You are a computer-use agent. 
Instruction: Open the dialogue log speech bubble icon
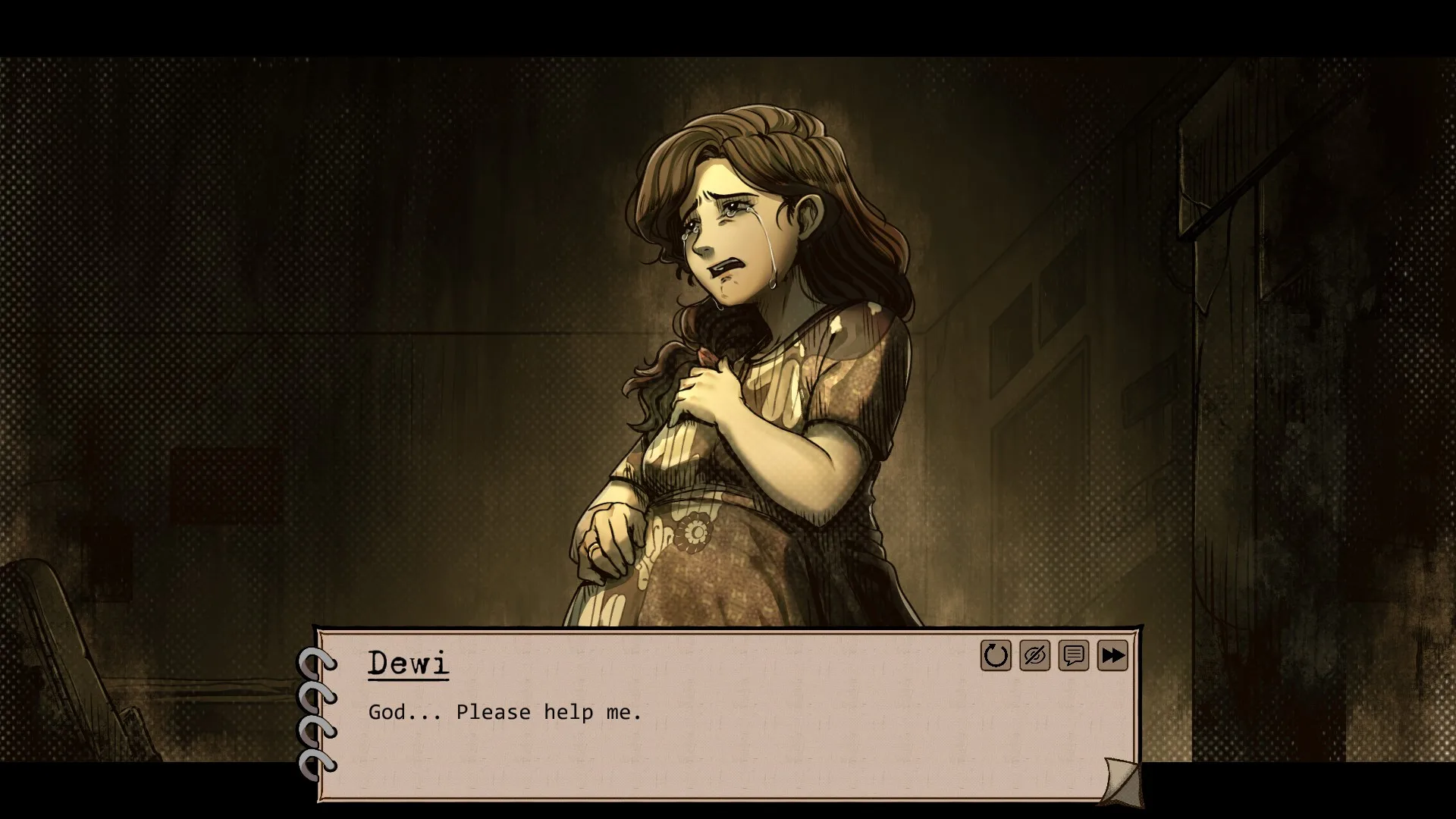coord(1074,656)
